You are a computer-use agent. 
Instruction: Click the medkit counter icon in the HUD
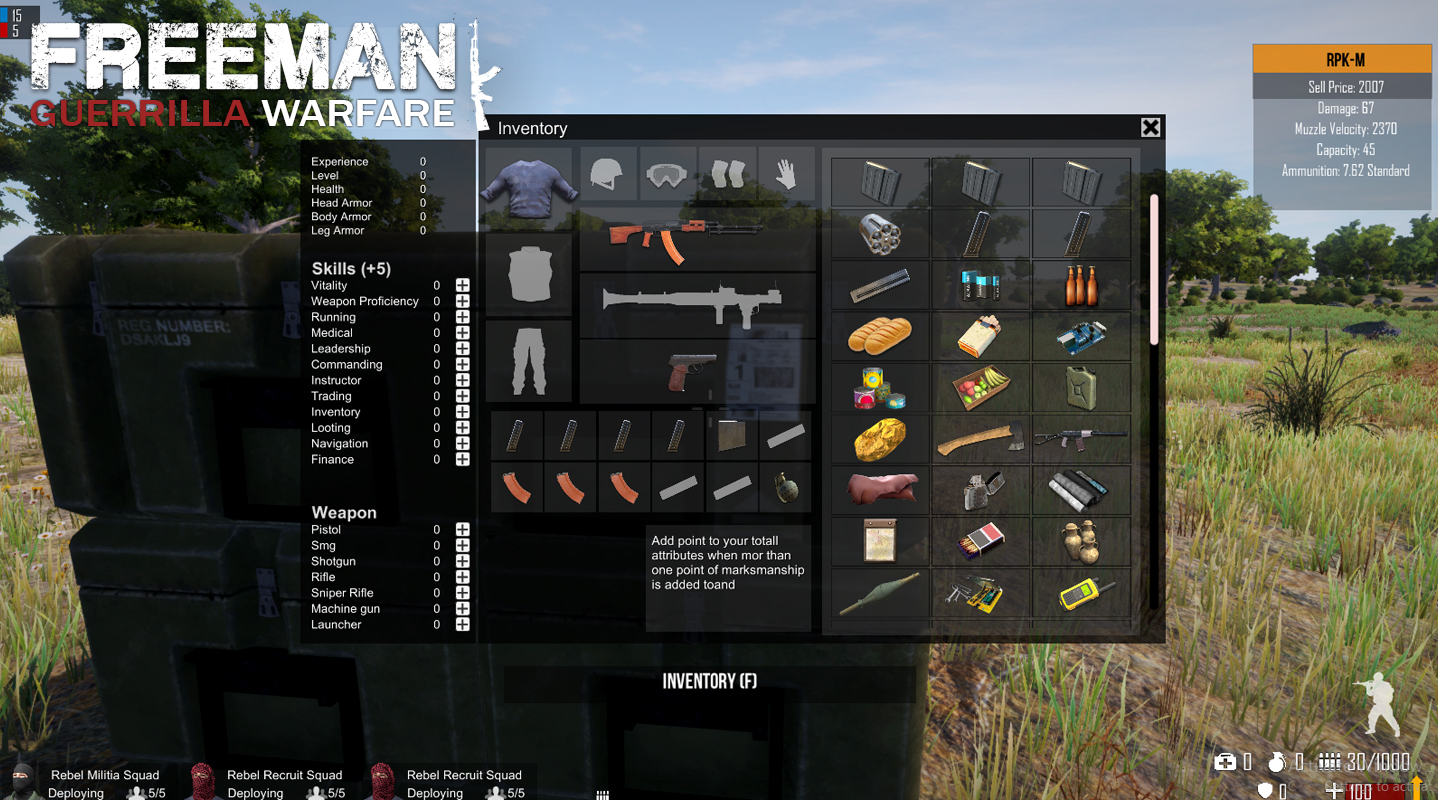point(1224,762)
